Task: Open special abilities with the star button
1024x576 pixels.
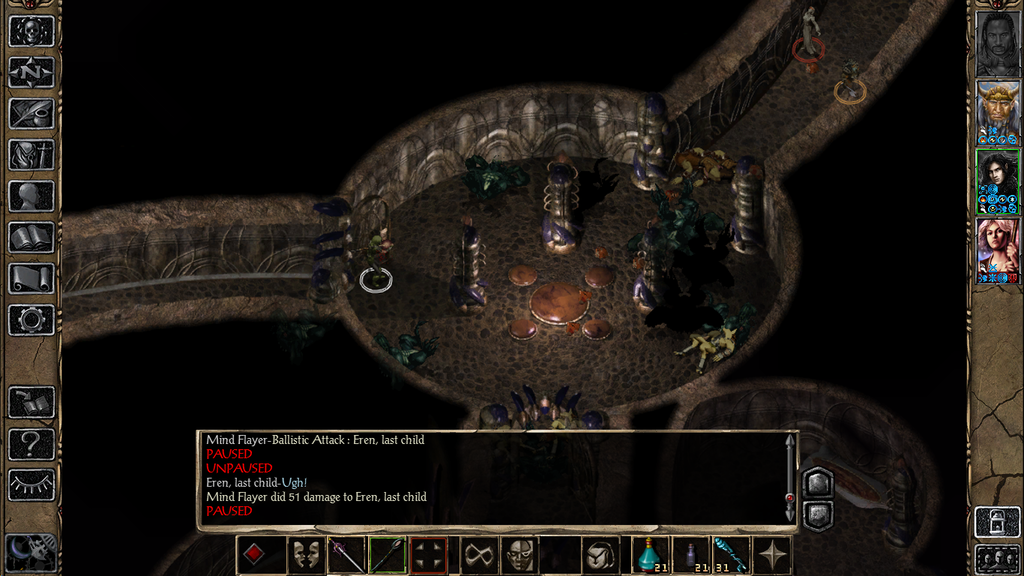Action: pos(772,555)
